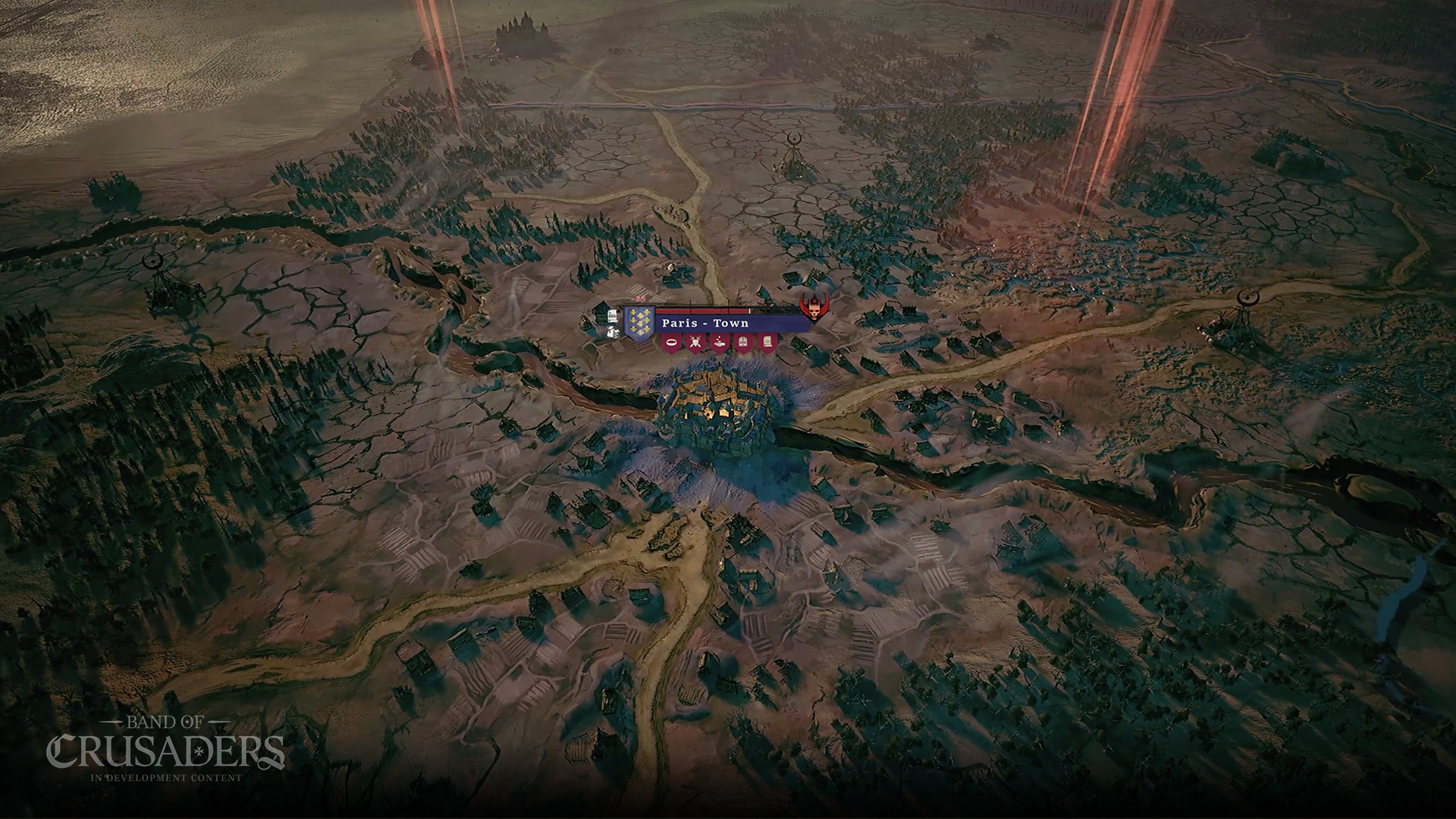Click the scroll banner under Paris
Viewport: 1456px width, 819px height.
[767, 343]
